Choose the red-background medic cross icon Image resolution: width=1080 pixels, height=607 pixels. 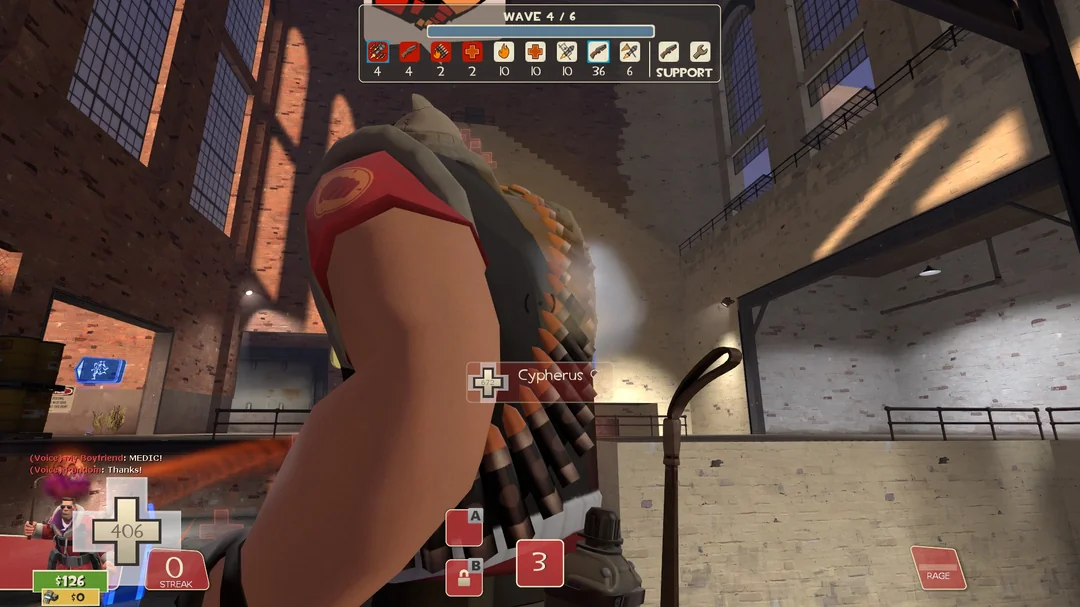tap(472, 51)
